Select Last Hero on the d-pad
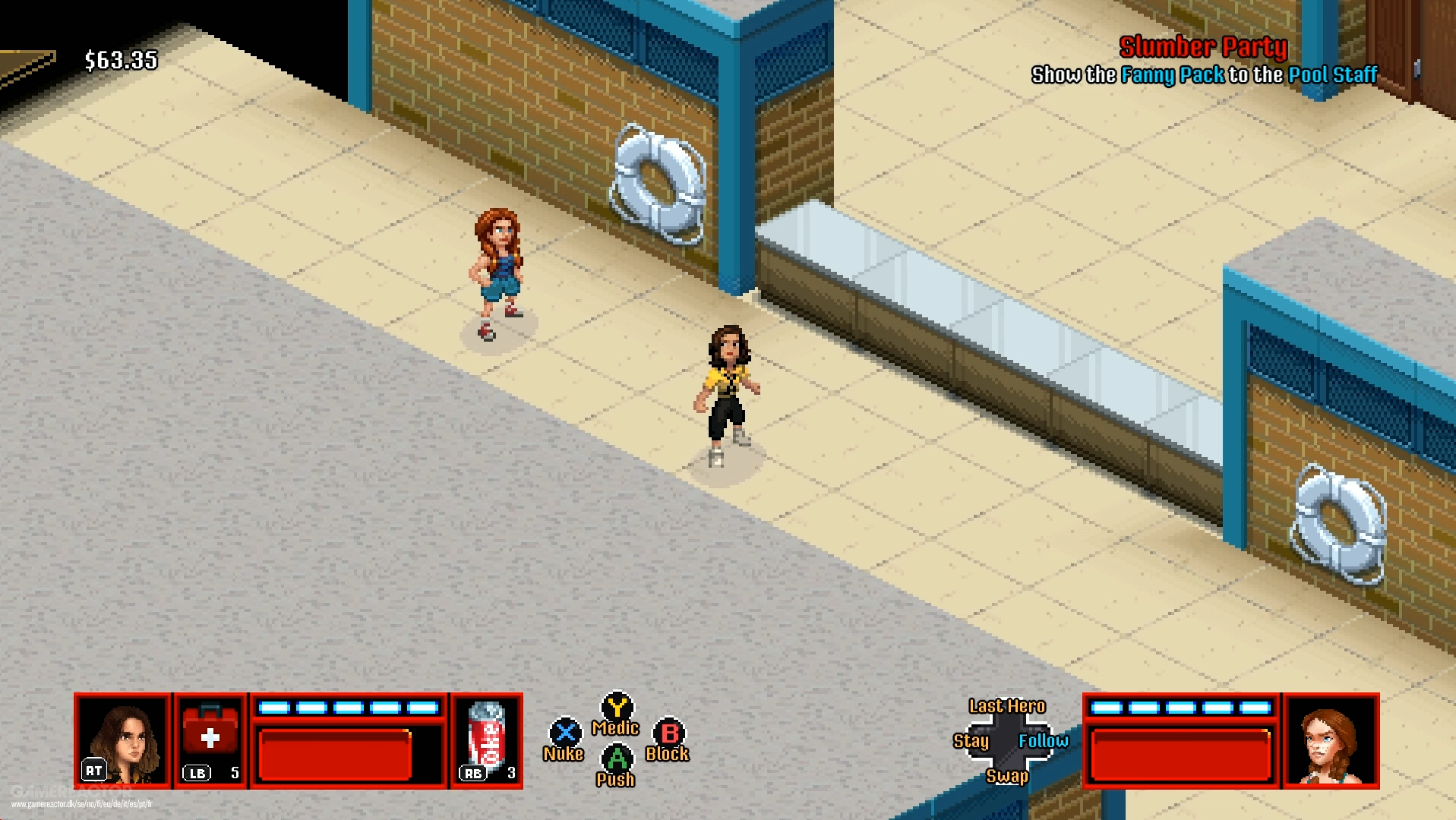The height and width of the screenshot is (820, 1456). 1007,705
